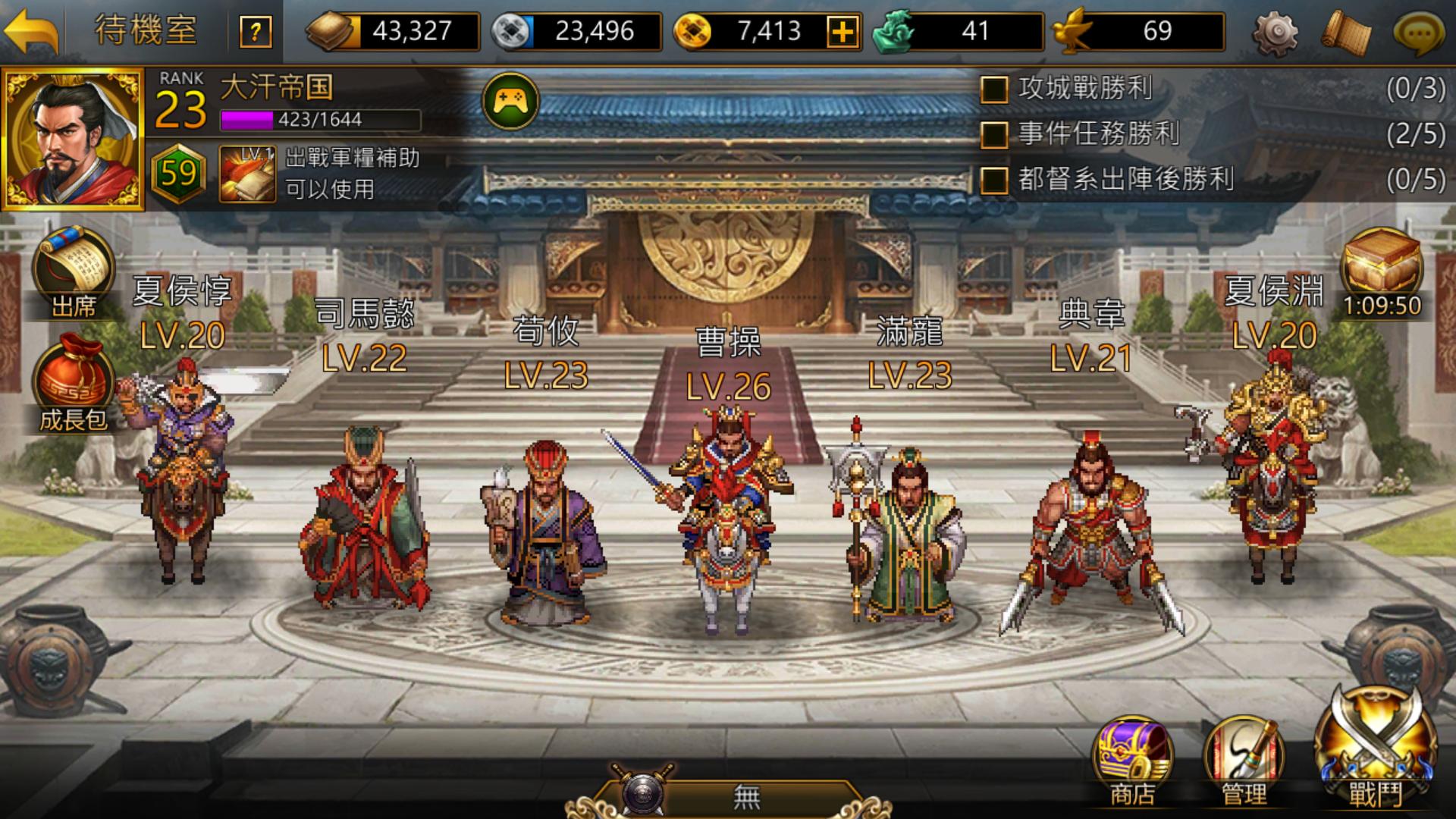This screenshot has width=1456, height=819.
Task: Check the 攻城戰勝利 quest checkbox
Action: (993, 89)
